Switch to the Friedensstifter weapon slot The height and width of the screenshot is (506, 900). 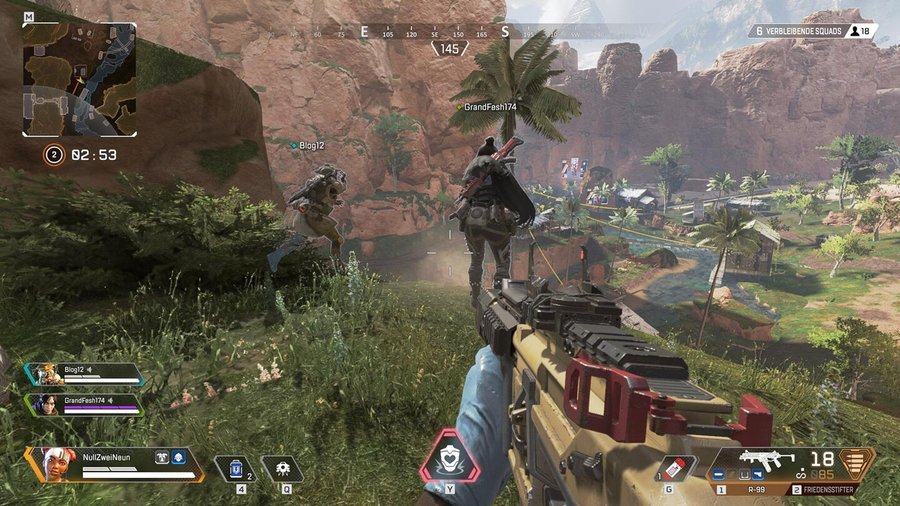[832, 490]
